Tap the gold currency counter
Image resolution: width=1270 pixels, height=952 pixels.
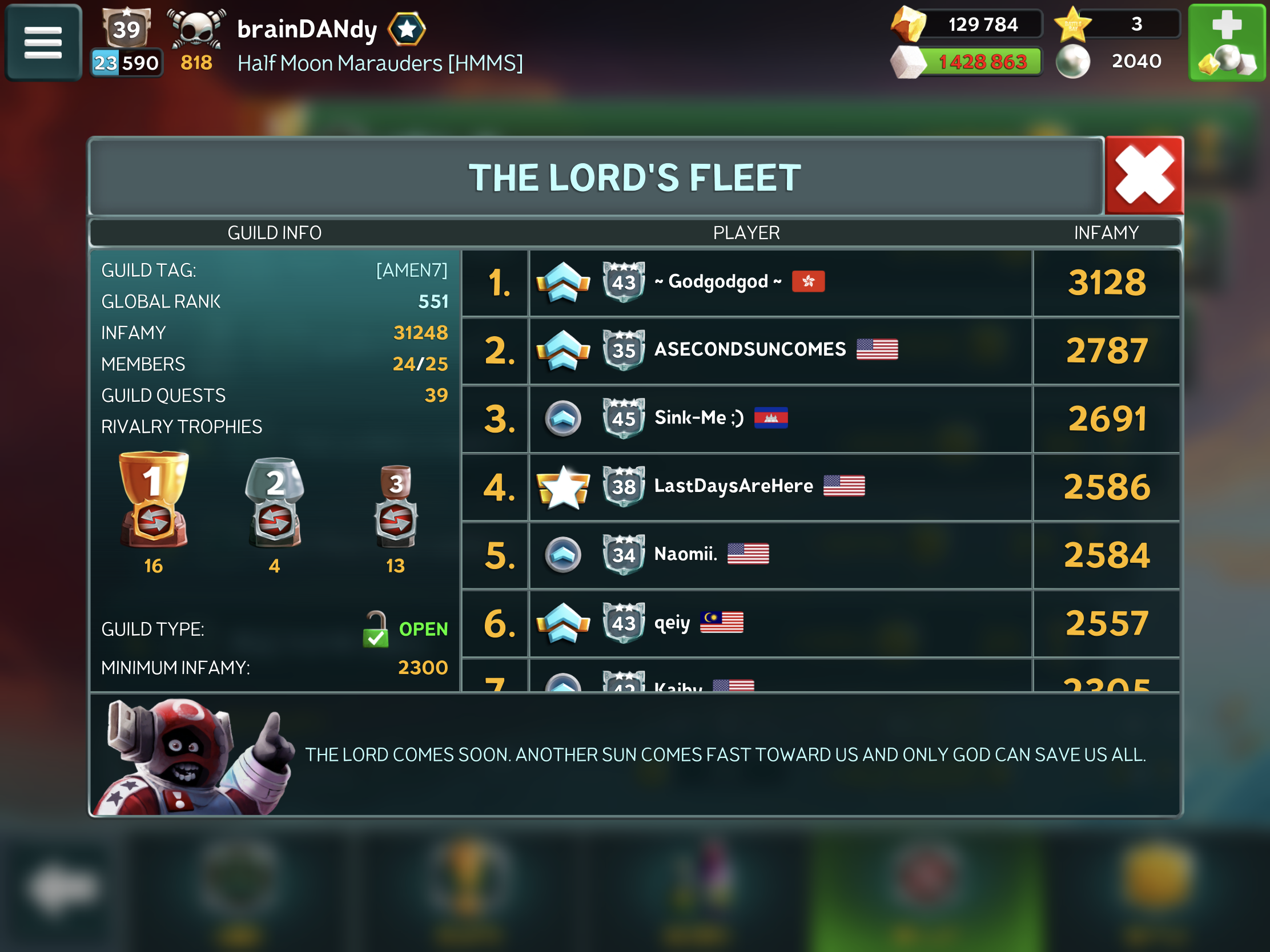968,25
